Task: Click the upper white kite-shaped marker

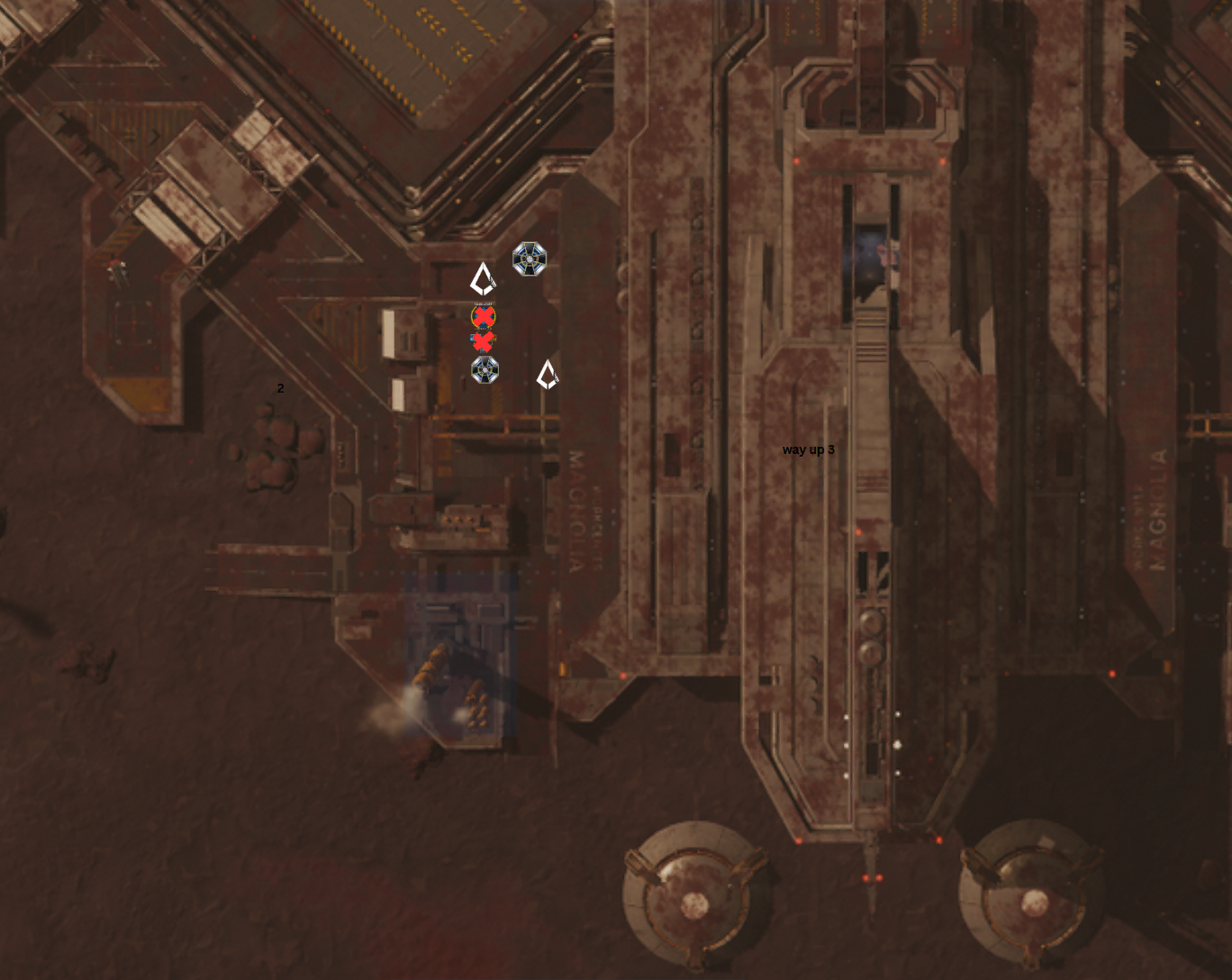Action: 483,279
